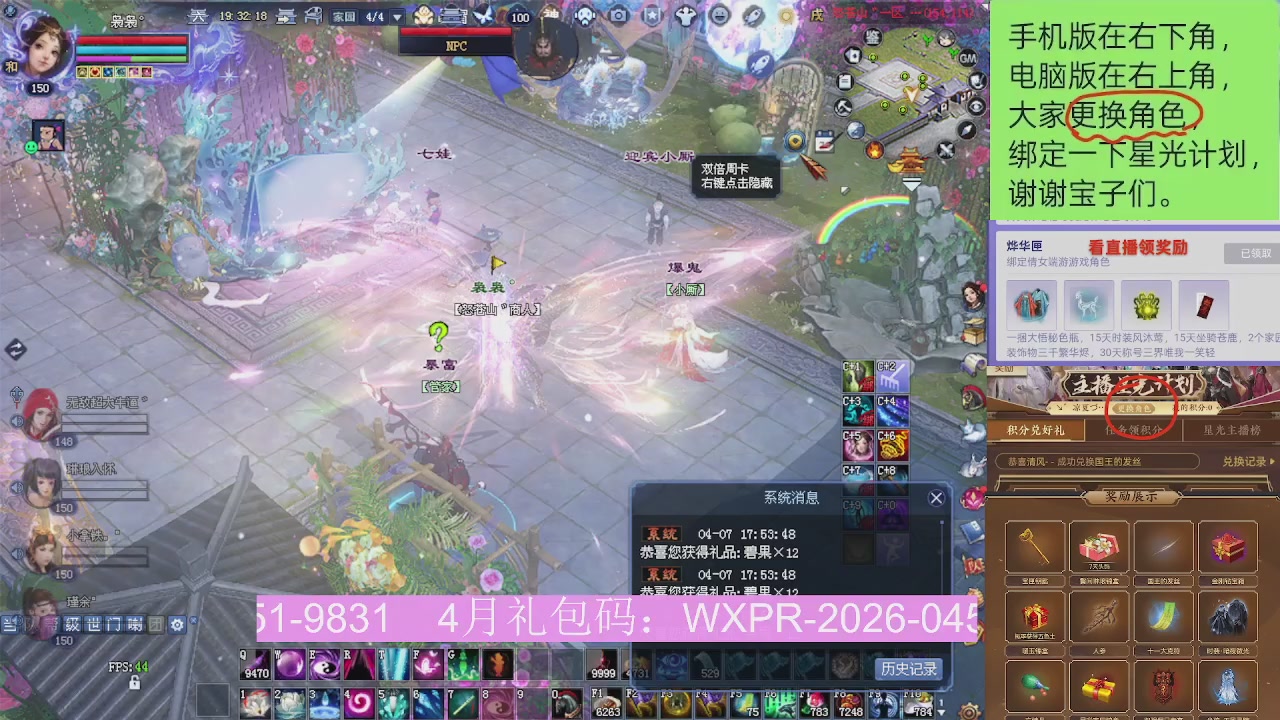Toggle the lock icon below the FPS counter

pos(133,680)
